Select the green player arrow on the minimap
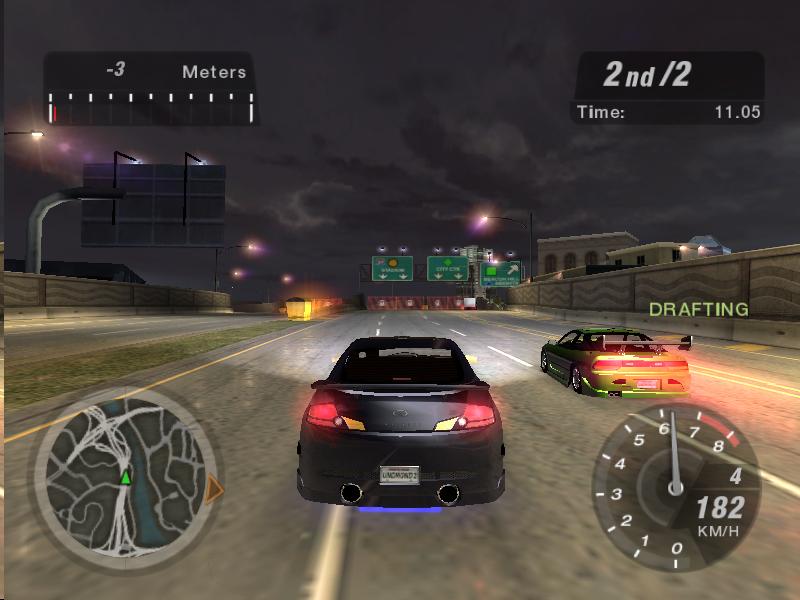Viewport: 800px width, 600px height. point(125,478)
